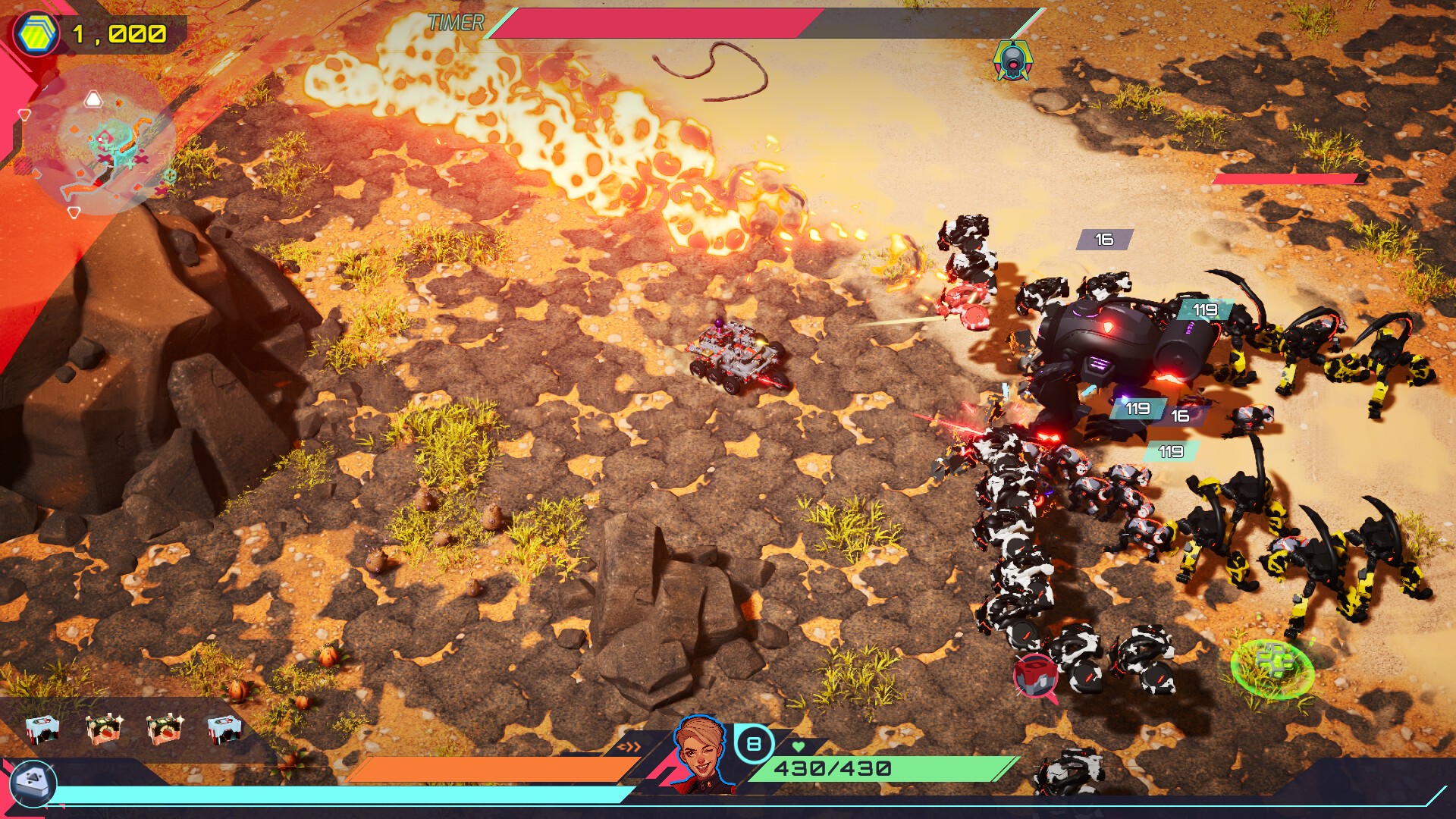Click the yellow hexagon currency icon
1456x819 pixels.
pyautogui.click(x=36, y=34)
